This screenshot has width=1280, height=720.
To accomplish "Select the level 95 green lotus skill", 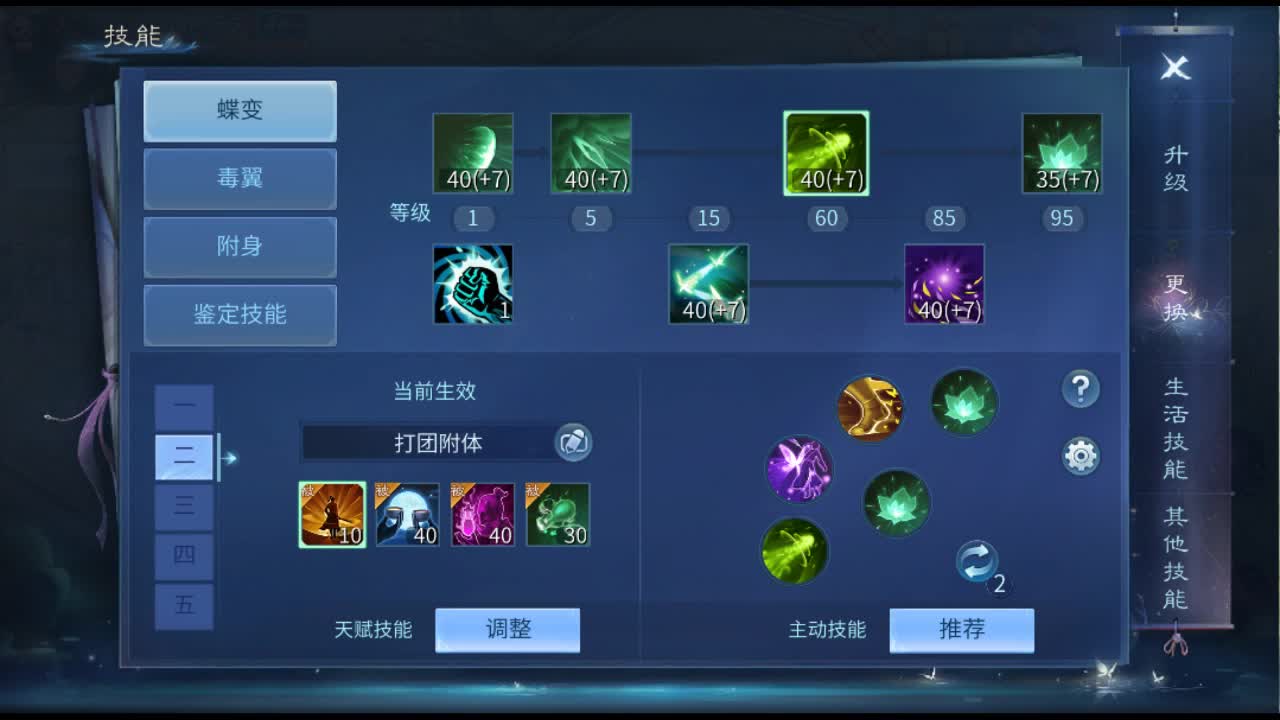I will pyautogui.click(x=1061, y=152).
